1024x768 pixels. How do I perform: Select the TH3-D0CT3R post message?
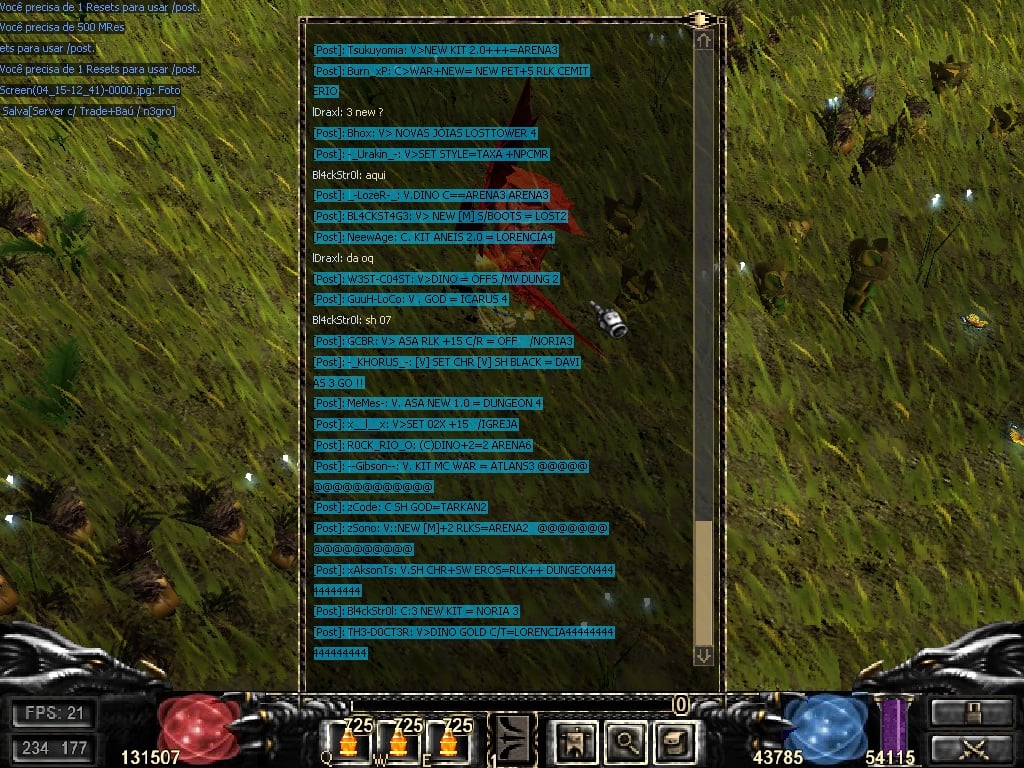[463, 632]
